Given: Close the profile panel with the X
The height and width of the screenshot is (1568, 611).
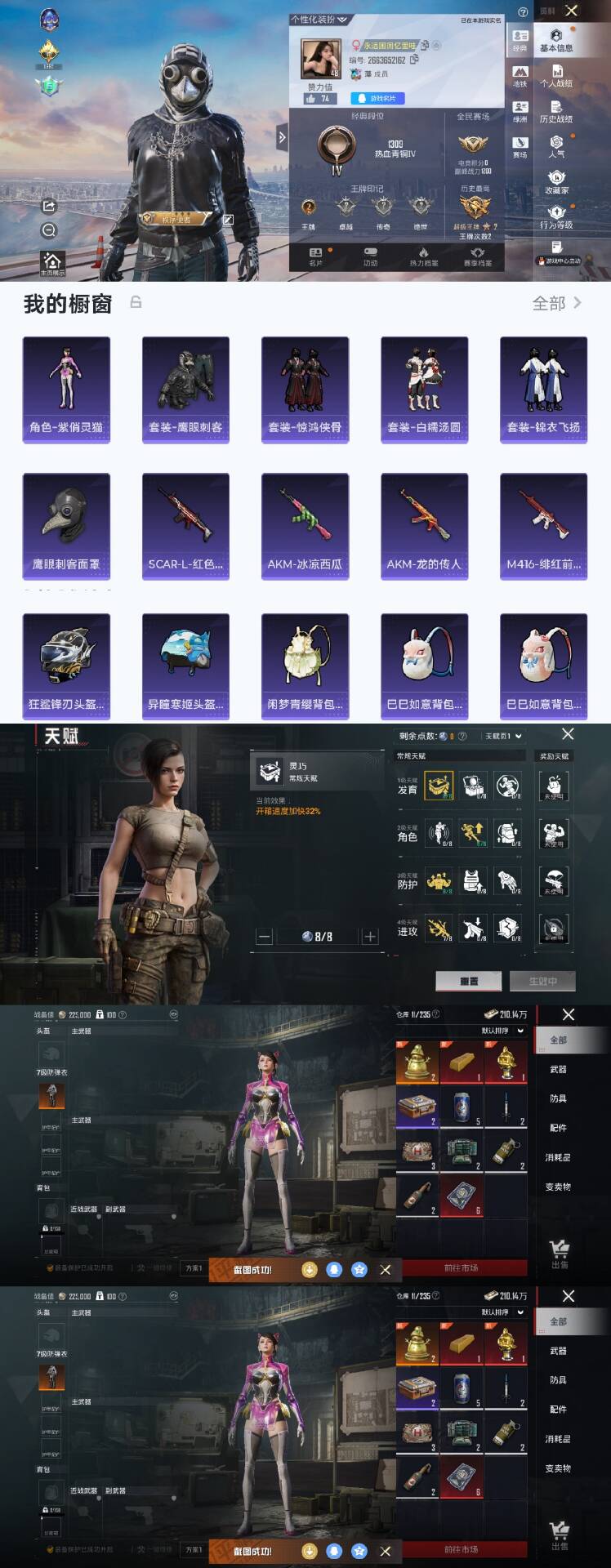Looking at the screenshot, I should tap(572, 11).
